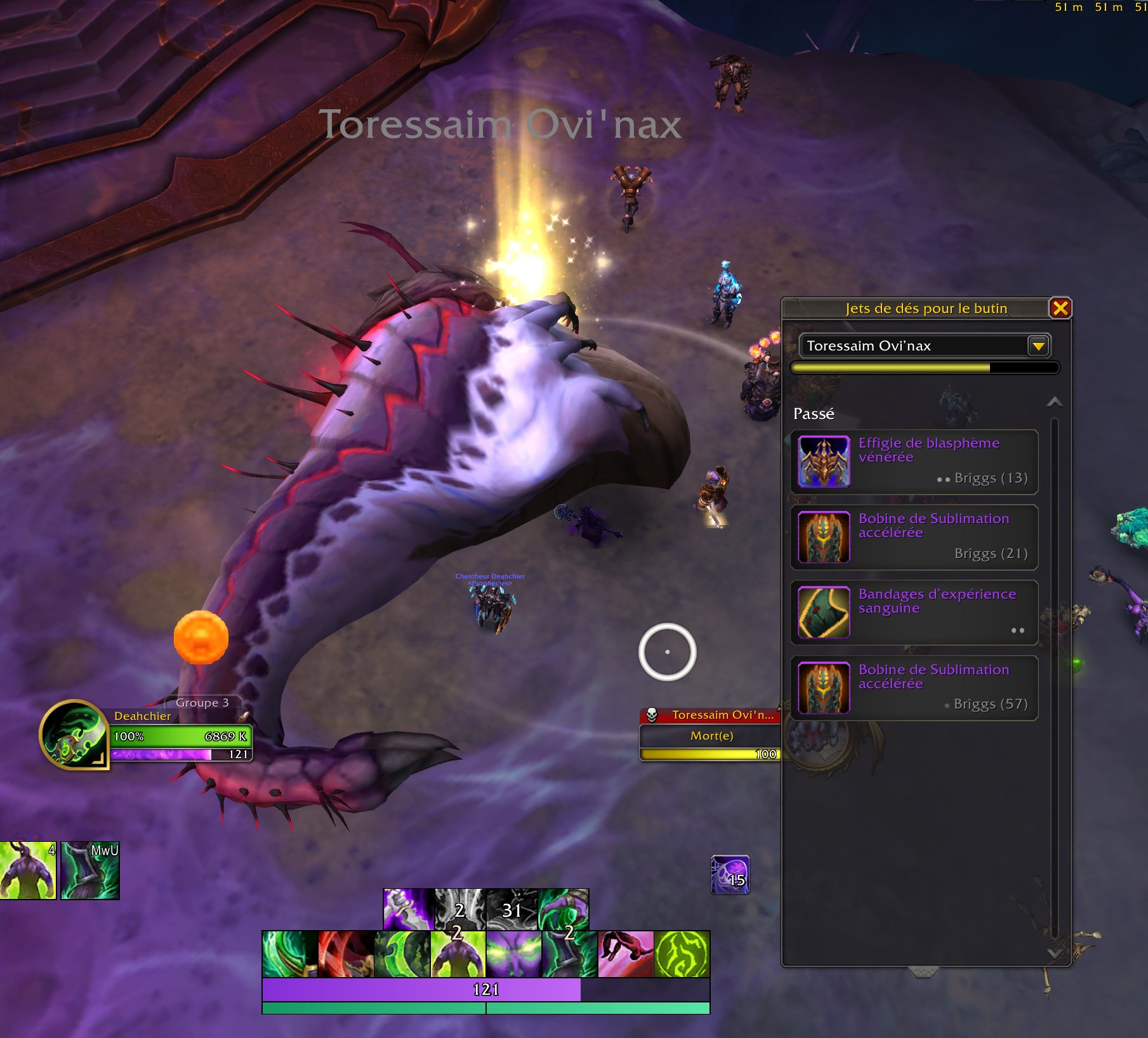
Task: Select the Toressaim Ovi'nax target frame
Action: pos(711,735)
